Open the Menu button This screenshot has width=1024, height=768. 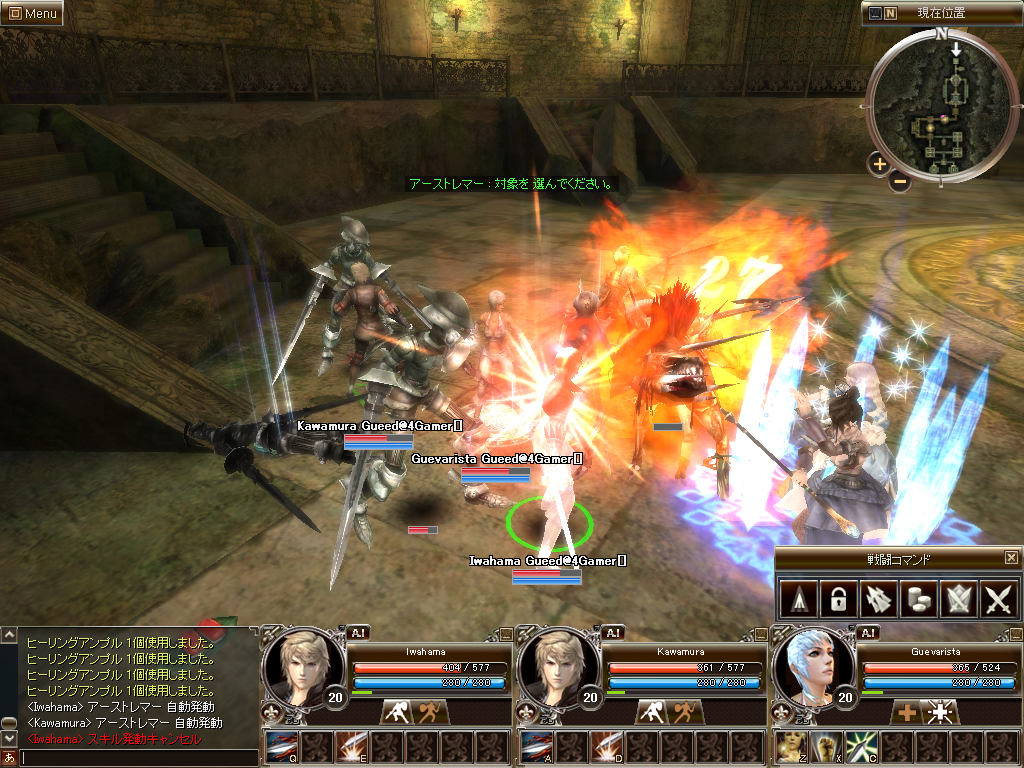coord(32,13)
